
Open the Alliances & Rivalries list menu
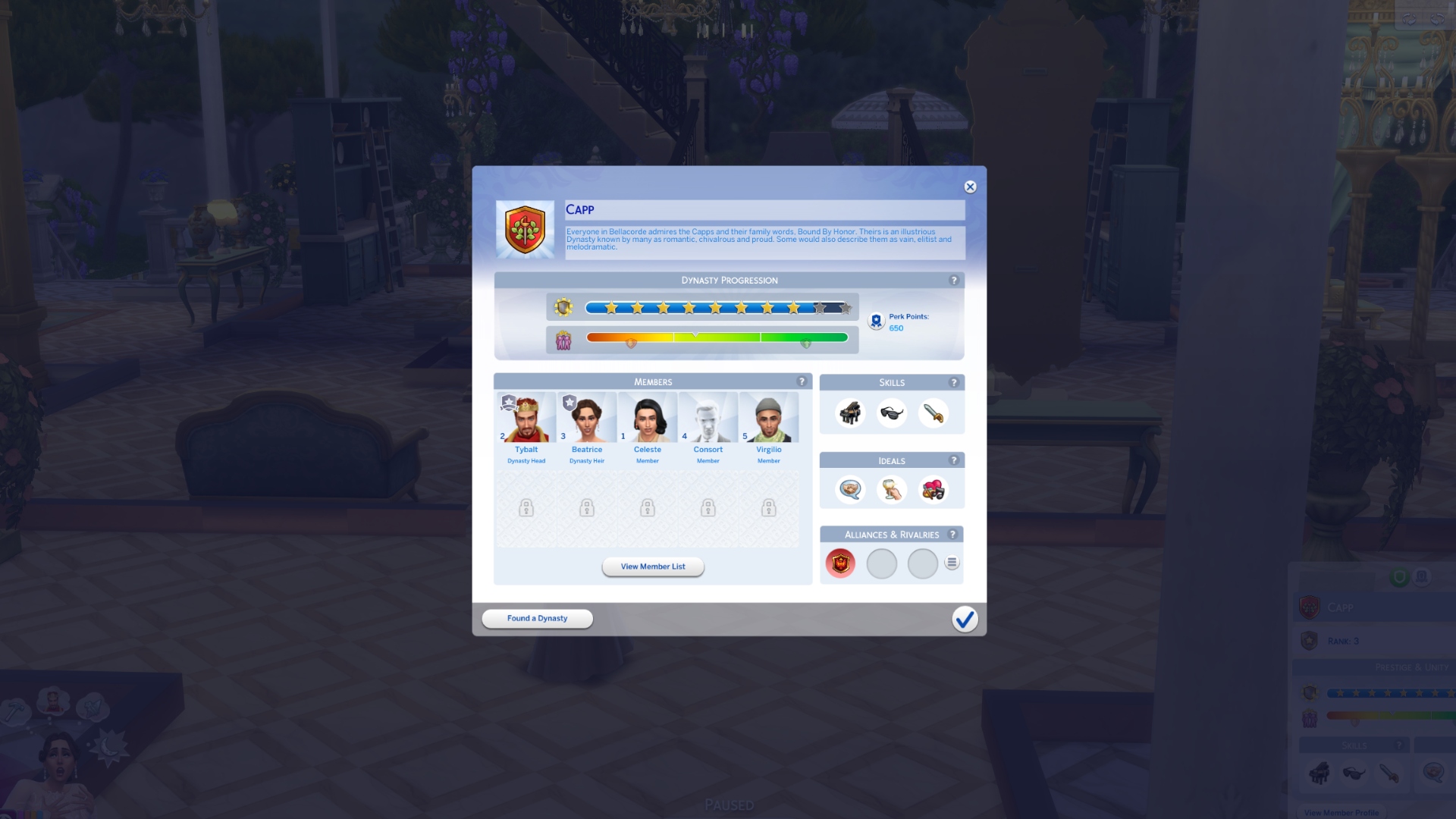[952, 563]
